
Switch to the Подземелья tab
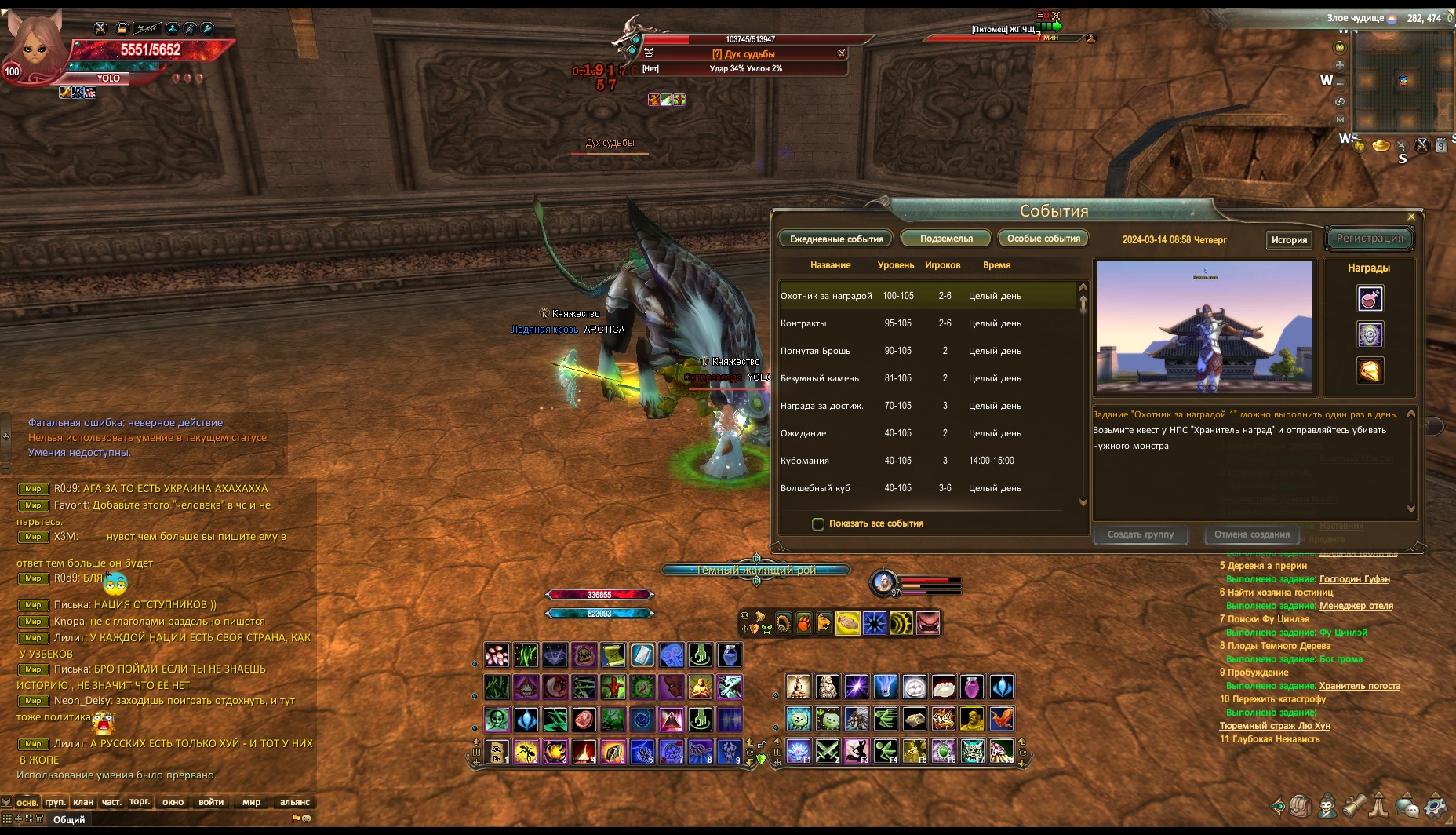(x=946, y=239)
